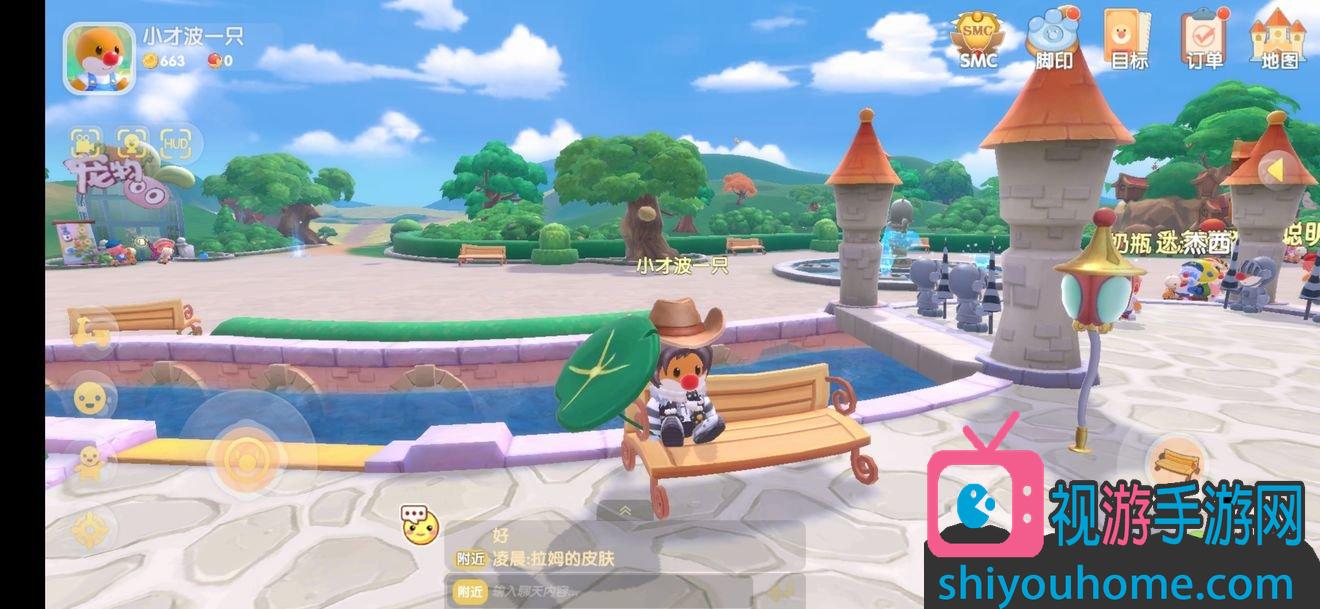Open the 订单 orders clipboard
Image resolution: width=1320 pixels, height=609 pixels.
[x=1204, y=39]
